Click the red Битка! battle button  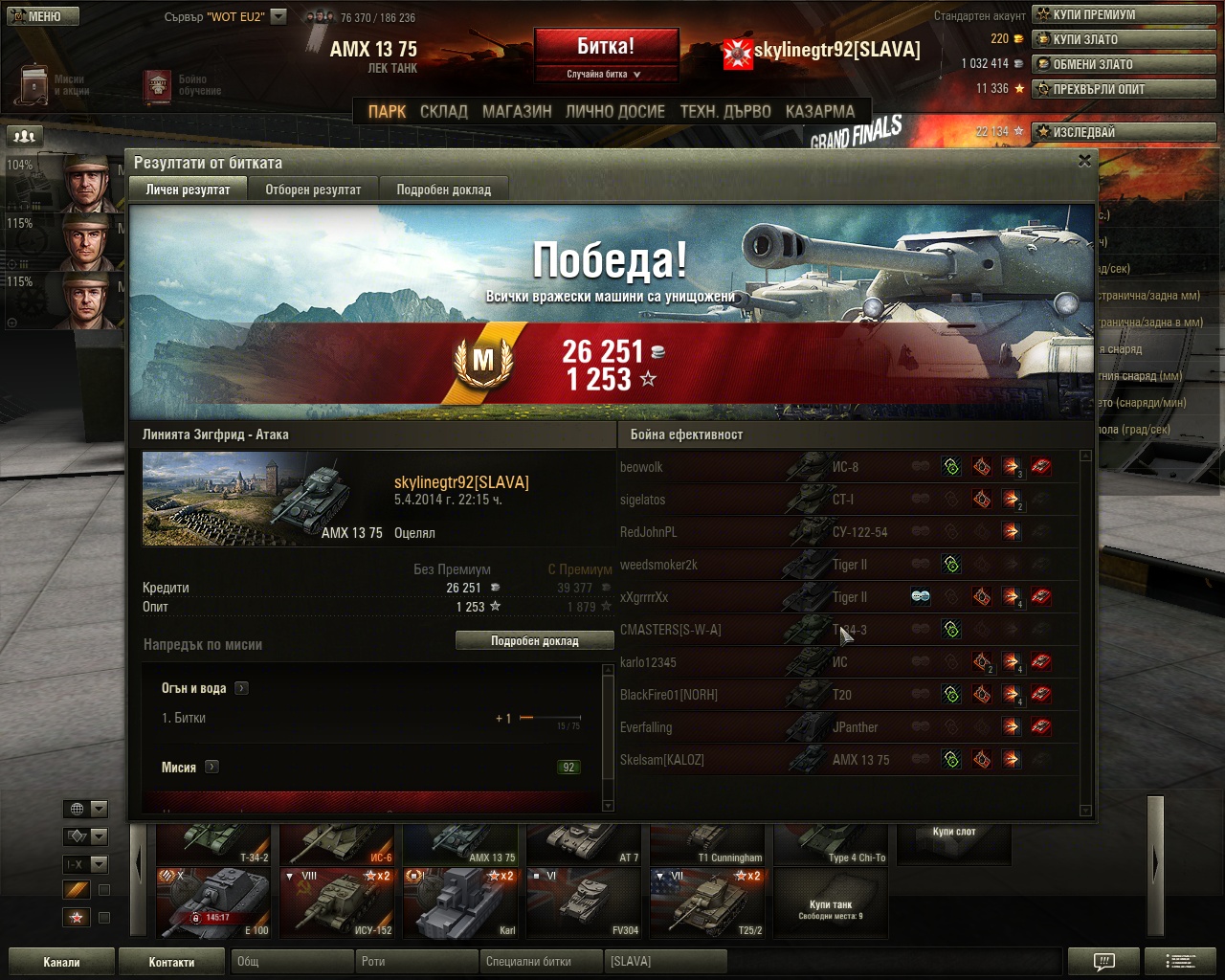click(x=606, y=48)
